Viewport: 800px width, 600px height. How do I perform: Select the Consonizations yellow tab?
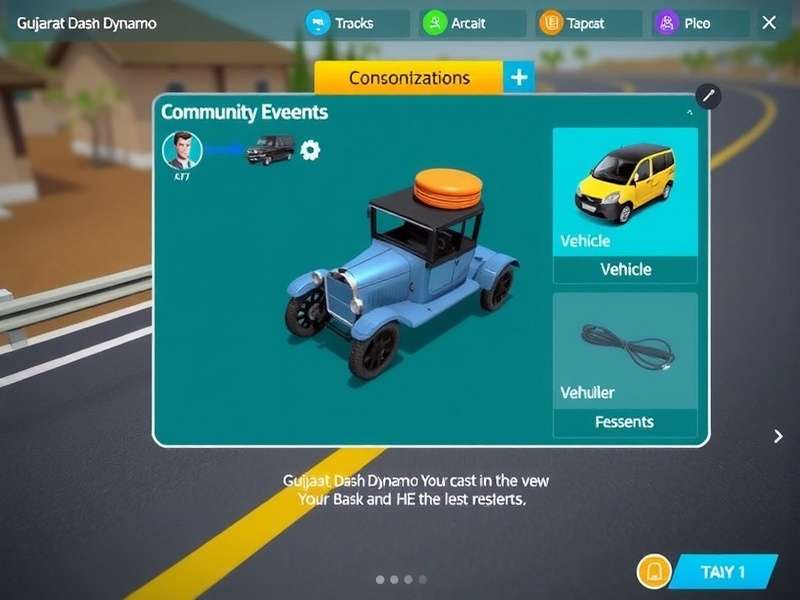click(408, 77)
